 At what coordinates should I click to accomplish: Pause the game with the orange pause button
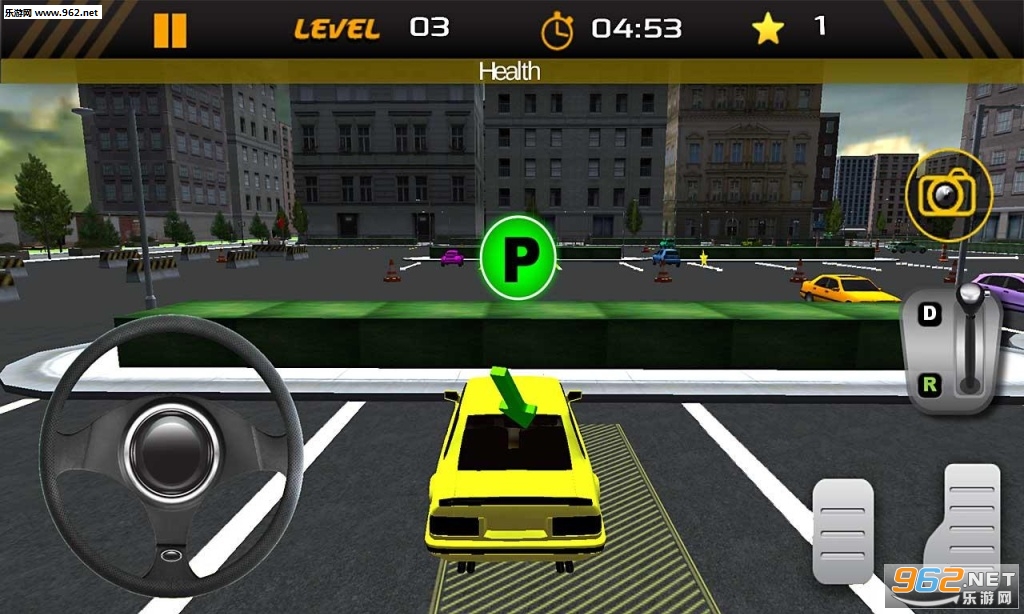coord(170,30)
